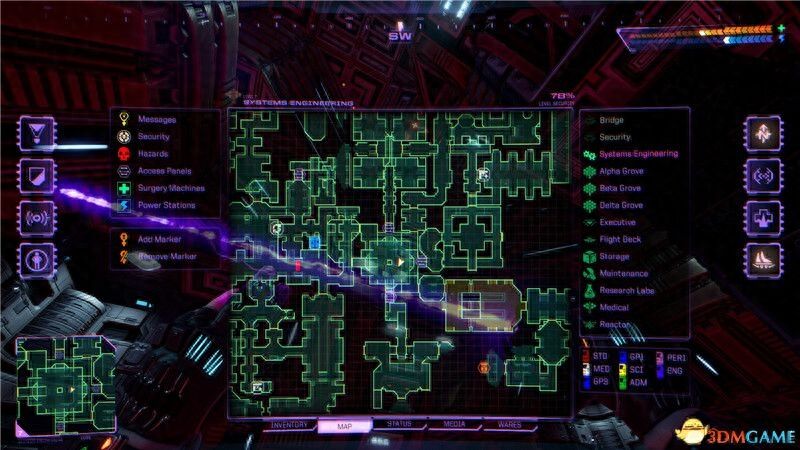Select the Maintenance level
800x450 pixels.
point(623,273)
